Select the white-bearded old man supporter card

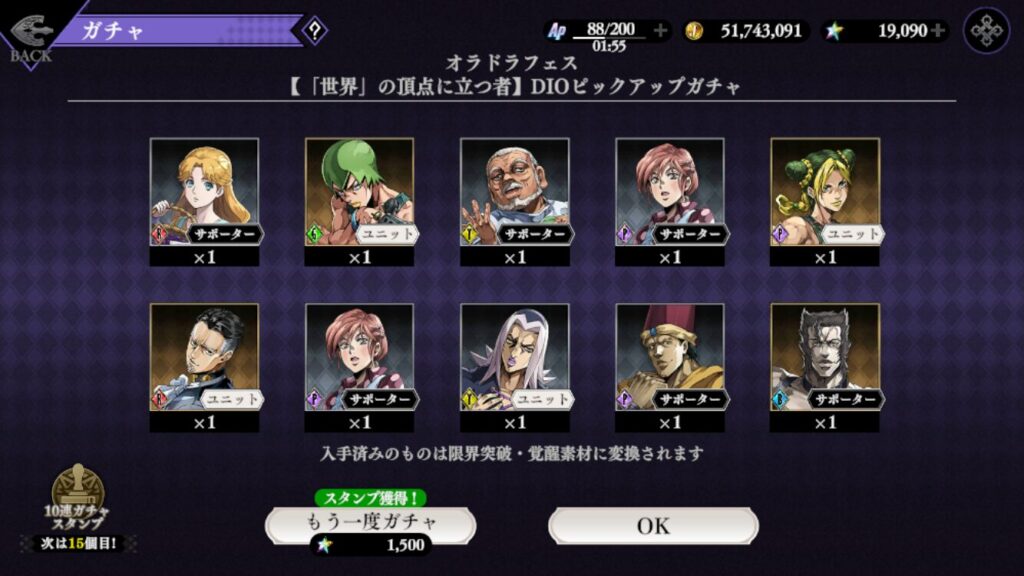514,191
